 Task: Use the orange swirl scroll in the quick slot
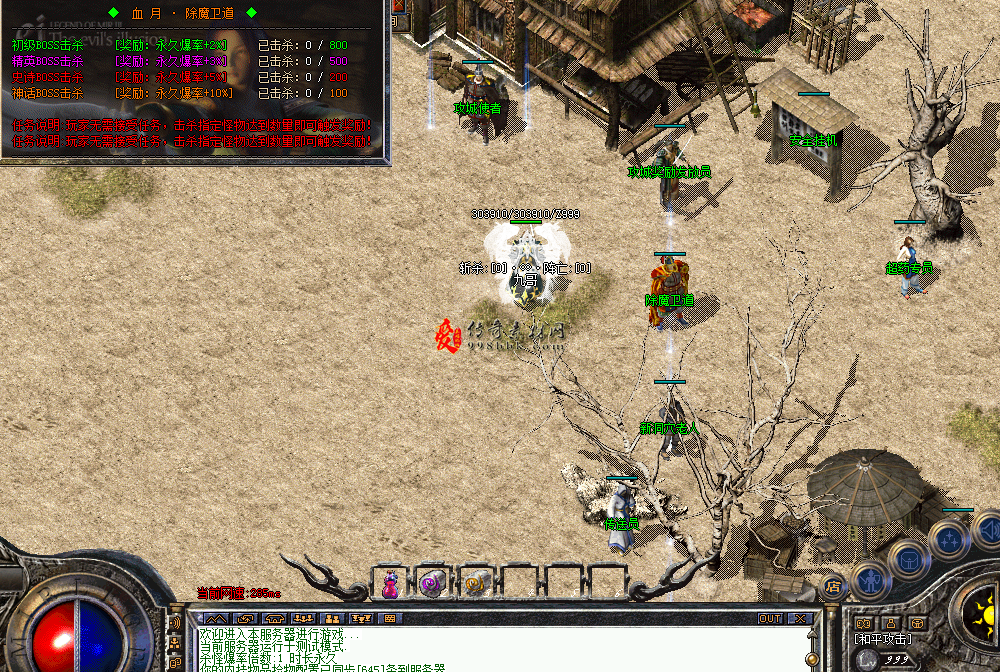[475, 582]
